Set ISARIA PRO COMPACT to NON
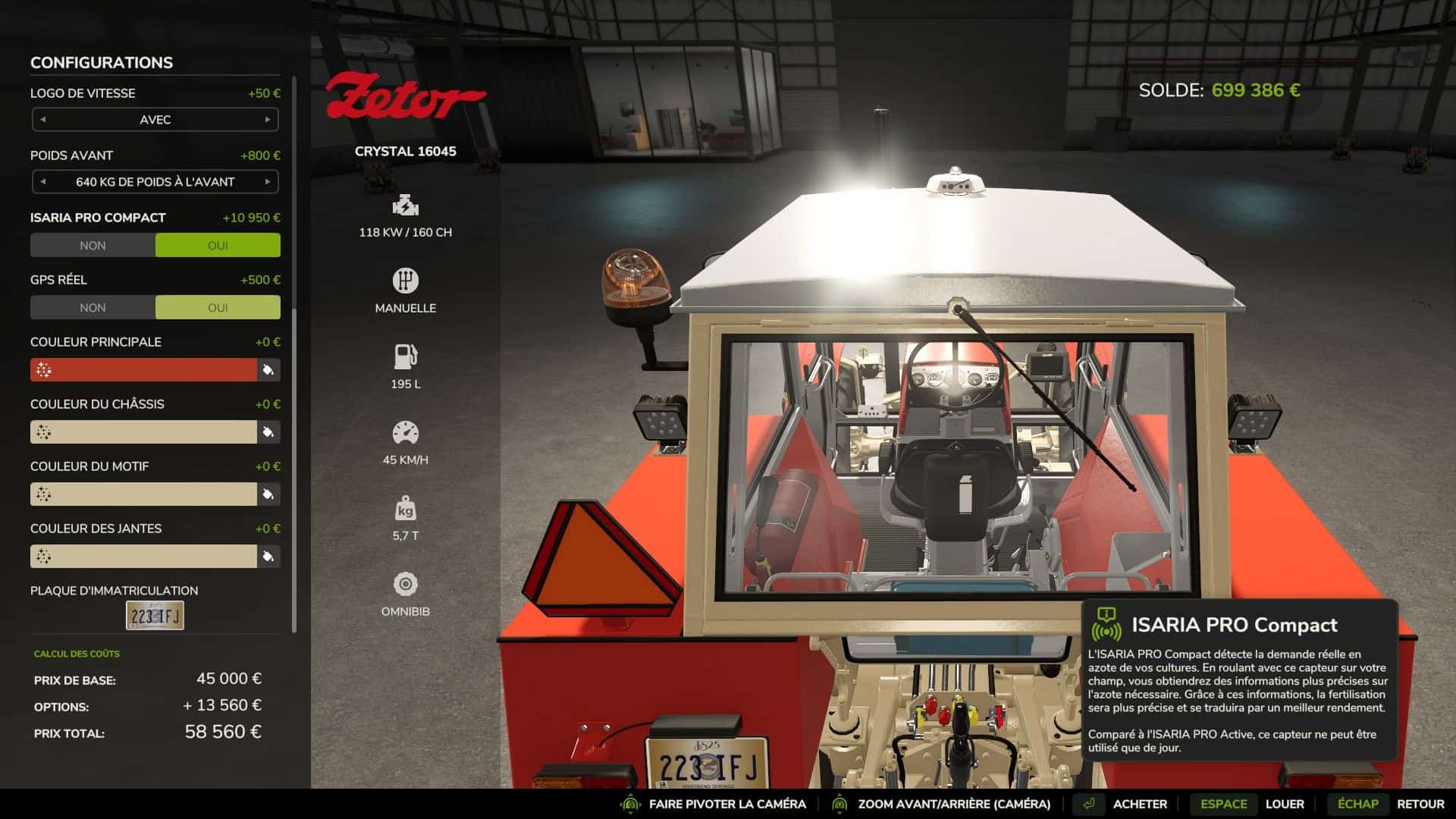The image size is (1456, 819). click(92, 244)
